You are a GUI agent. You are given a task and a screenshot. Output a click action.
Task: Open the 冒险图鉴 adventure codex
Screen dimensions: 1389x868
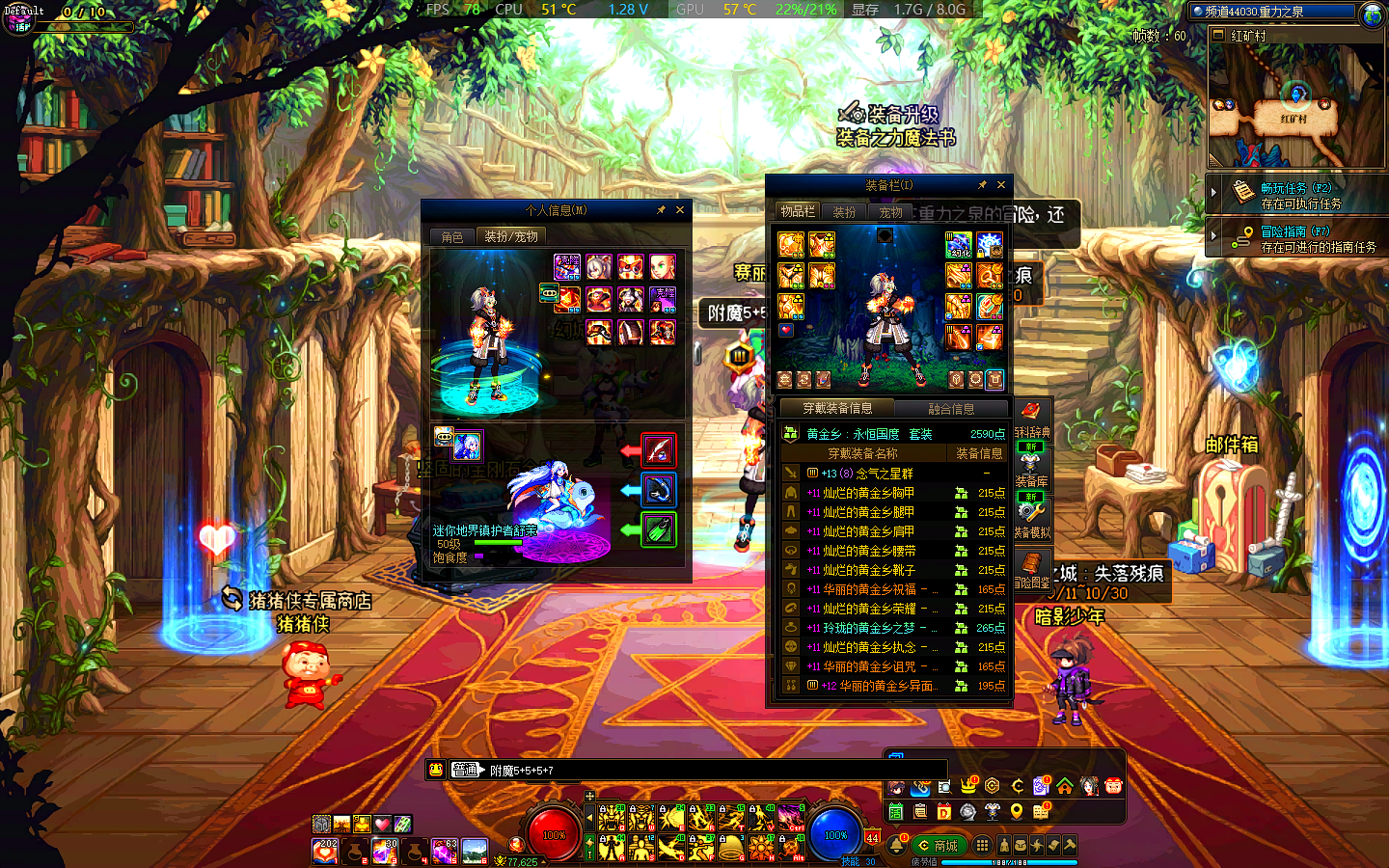point(1031,571)
